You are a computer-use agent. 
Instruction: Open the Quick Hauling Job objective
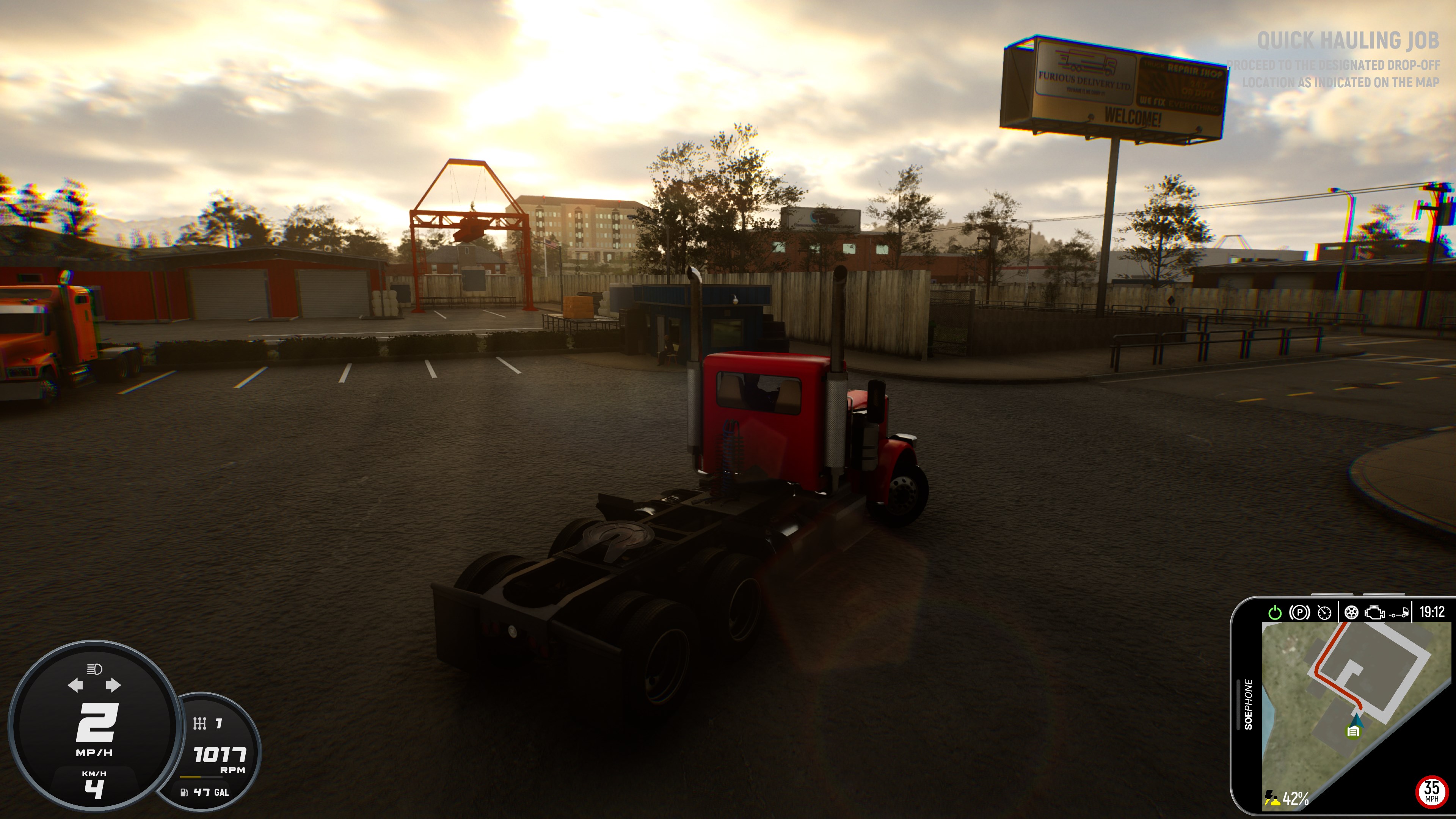point(1348,41)
